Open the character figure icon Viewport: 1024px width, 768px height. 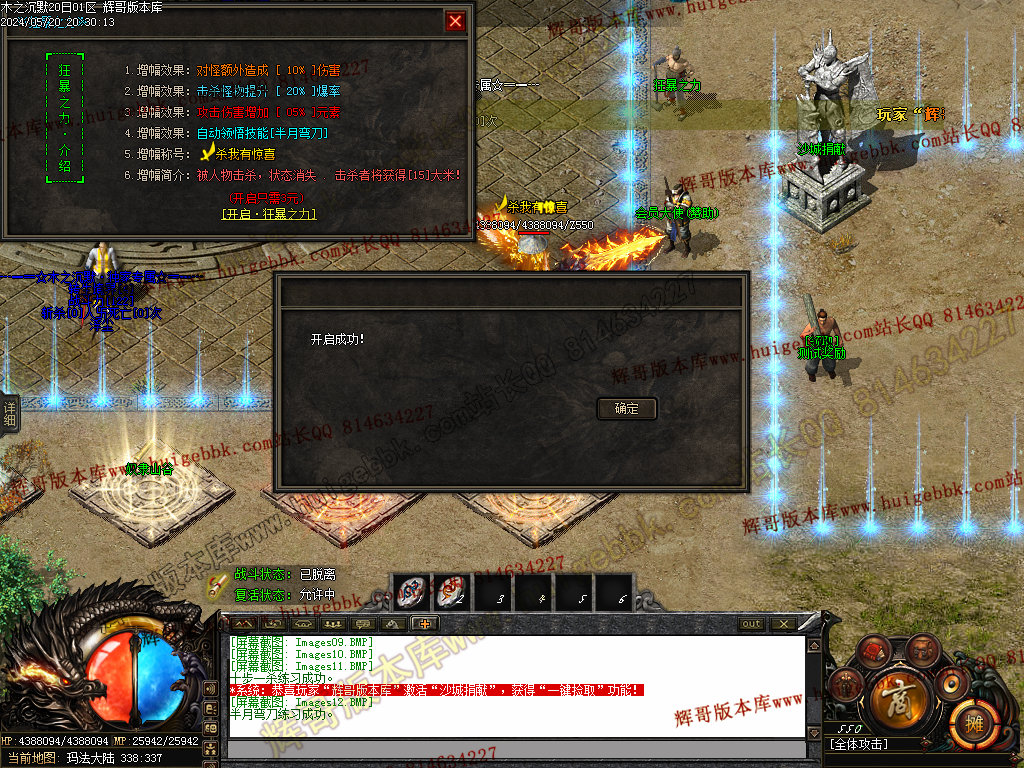point(846,686)
